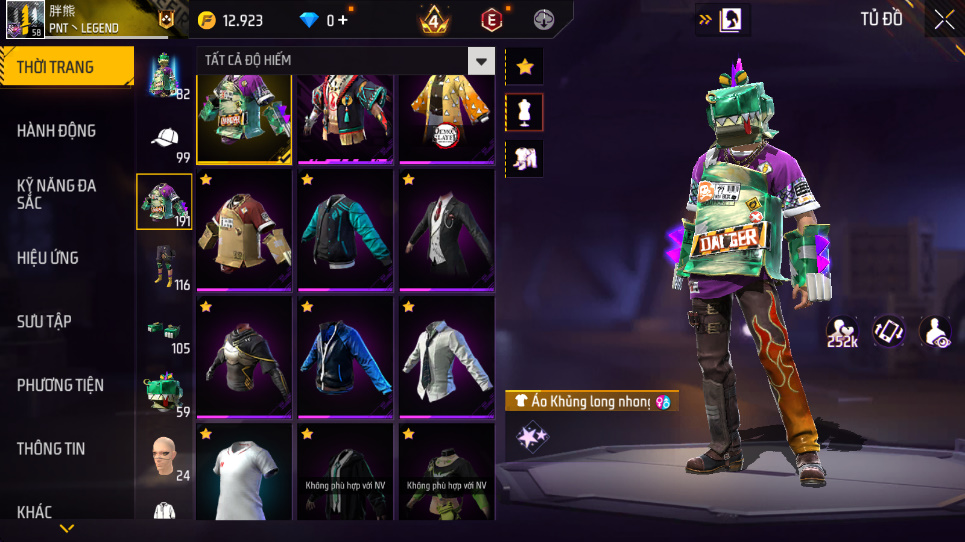Switch to the Thông Tin section
This screenshot has width=965, height=542.
66,448
